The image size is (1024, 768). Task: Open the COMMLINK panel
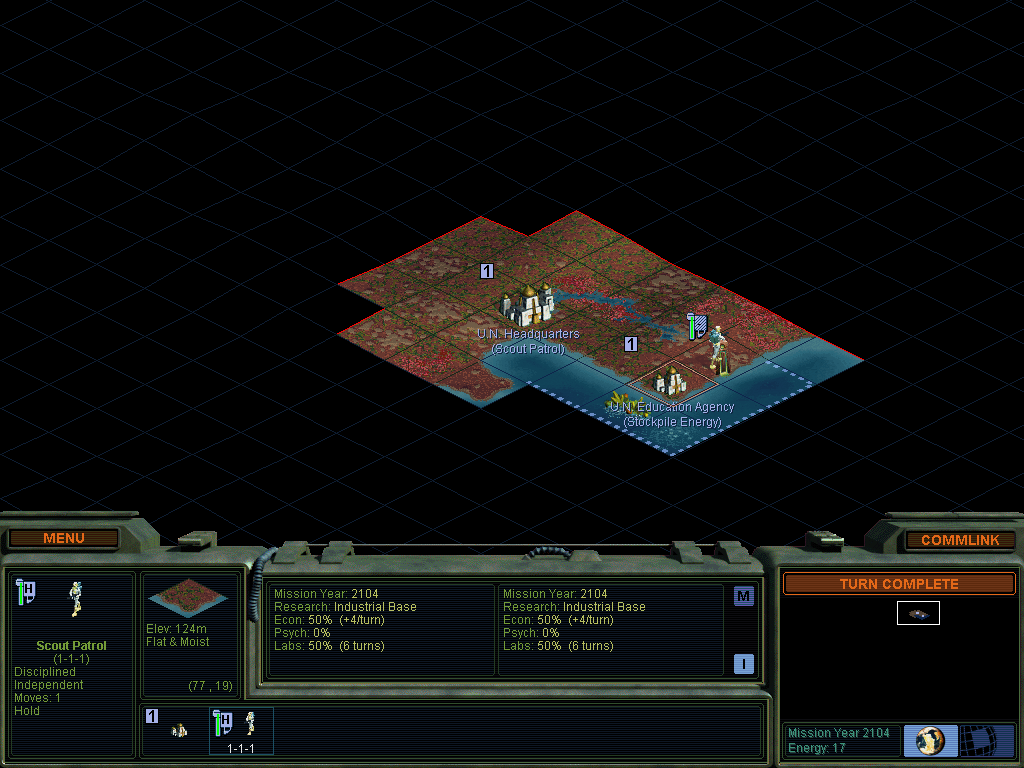(959, 540)
